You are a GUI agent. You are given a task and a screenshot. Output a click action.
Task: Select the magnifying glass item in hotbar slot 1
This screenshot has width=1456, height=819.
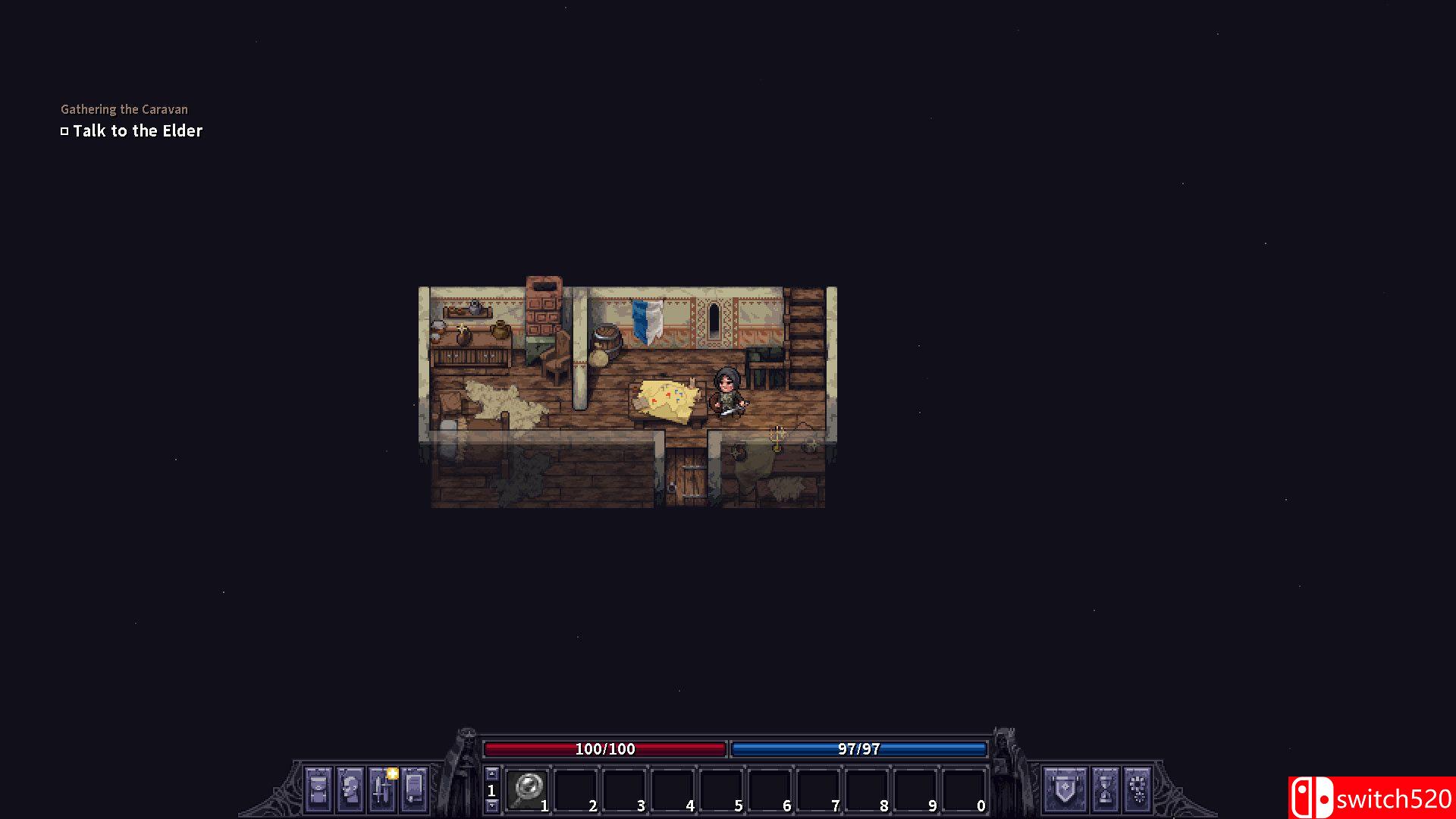(x=529, y=787)
